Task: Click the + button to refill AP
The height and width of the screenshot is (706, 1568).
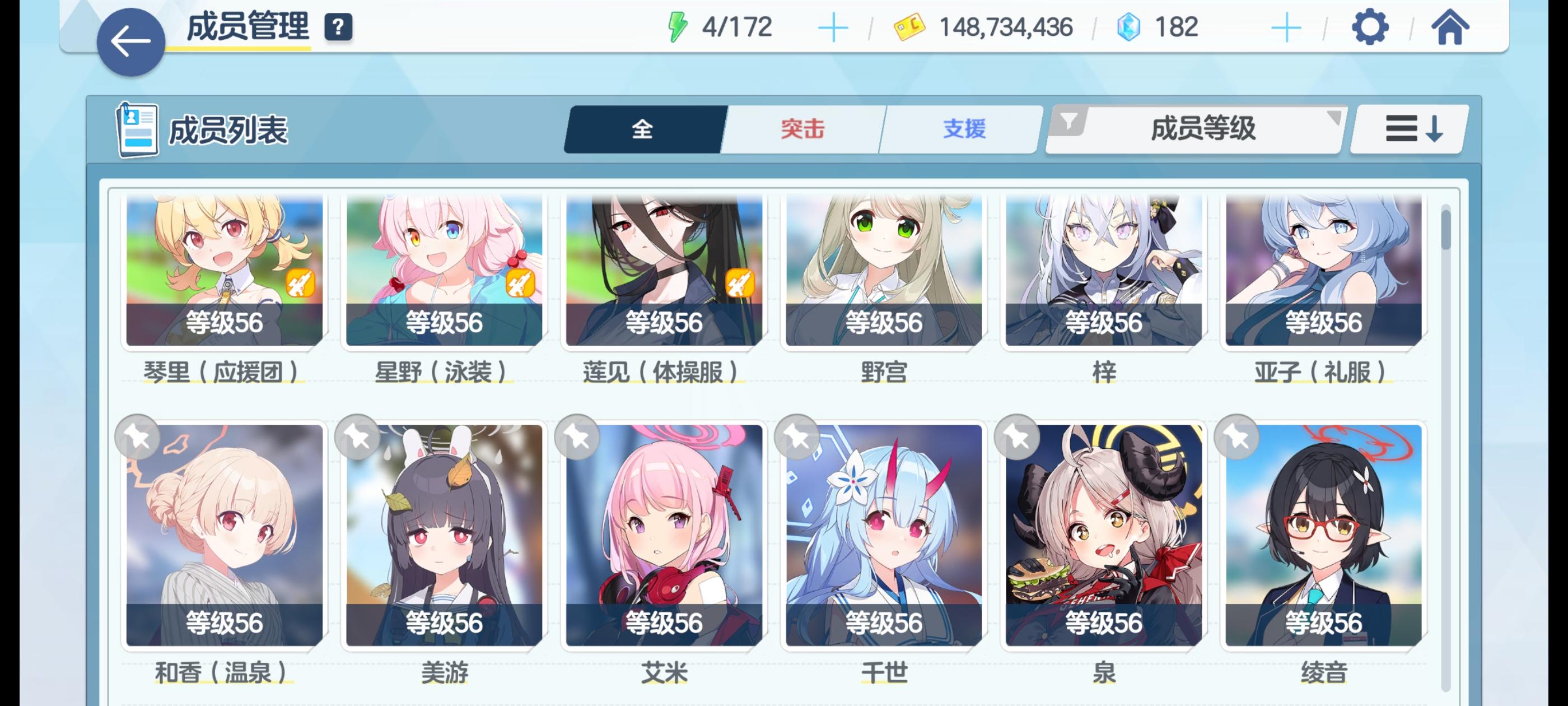Action: point(835,26)
